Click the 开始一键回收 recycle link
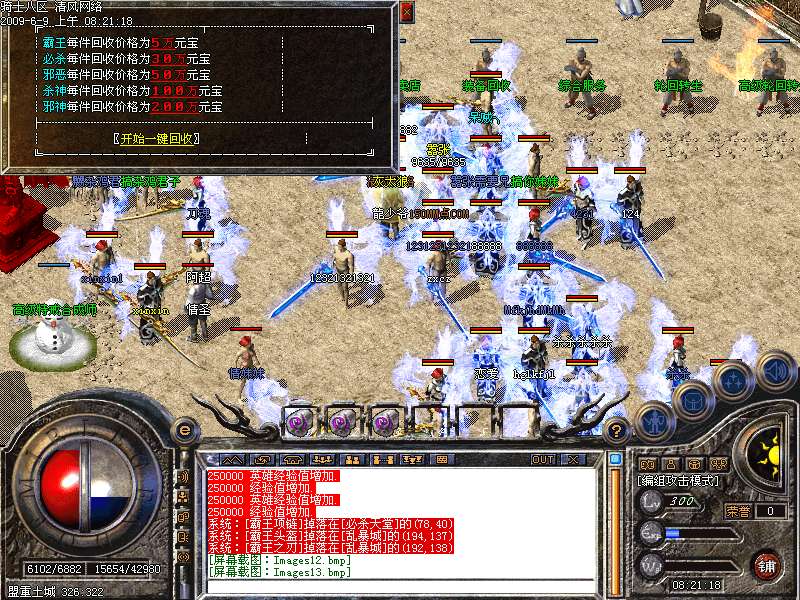Image resolution: width=800 pixels, height=600 pixels. click(x=157, y=138)
